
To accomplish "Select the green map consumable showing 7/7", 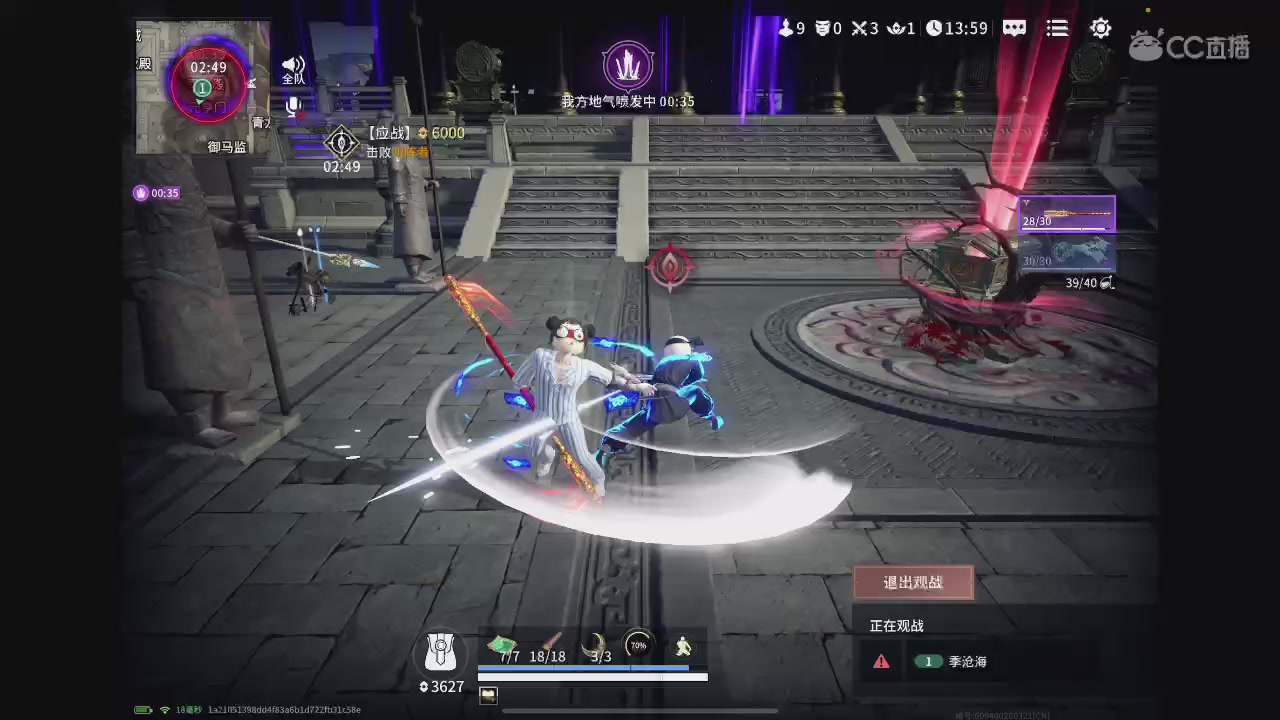I will click(x=503, y=645).
